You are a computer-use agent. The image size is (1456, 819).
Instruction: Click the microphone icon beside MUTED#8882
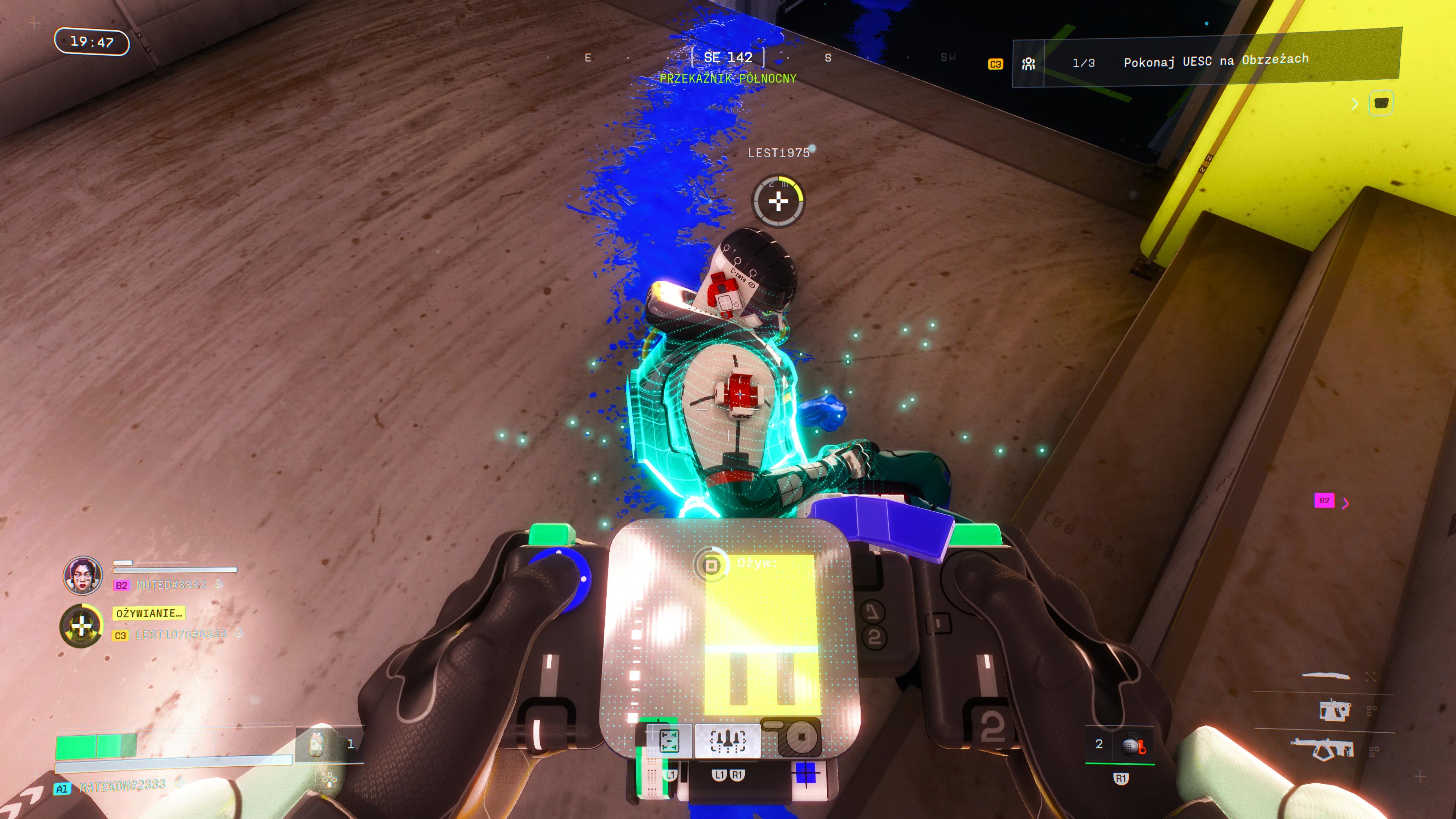click(x=218, y=584)
